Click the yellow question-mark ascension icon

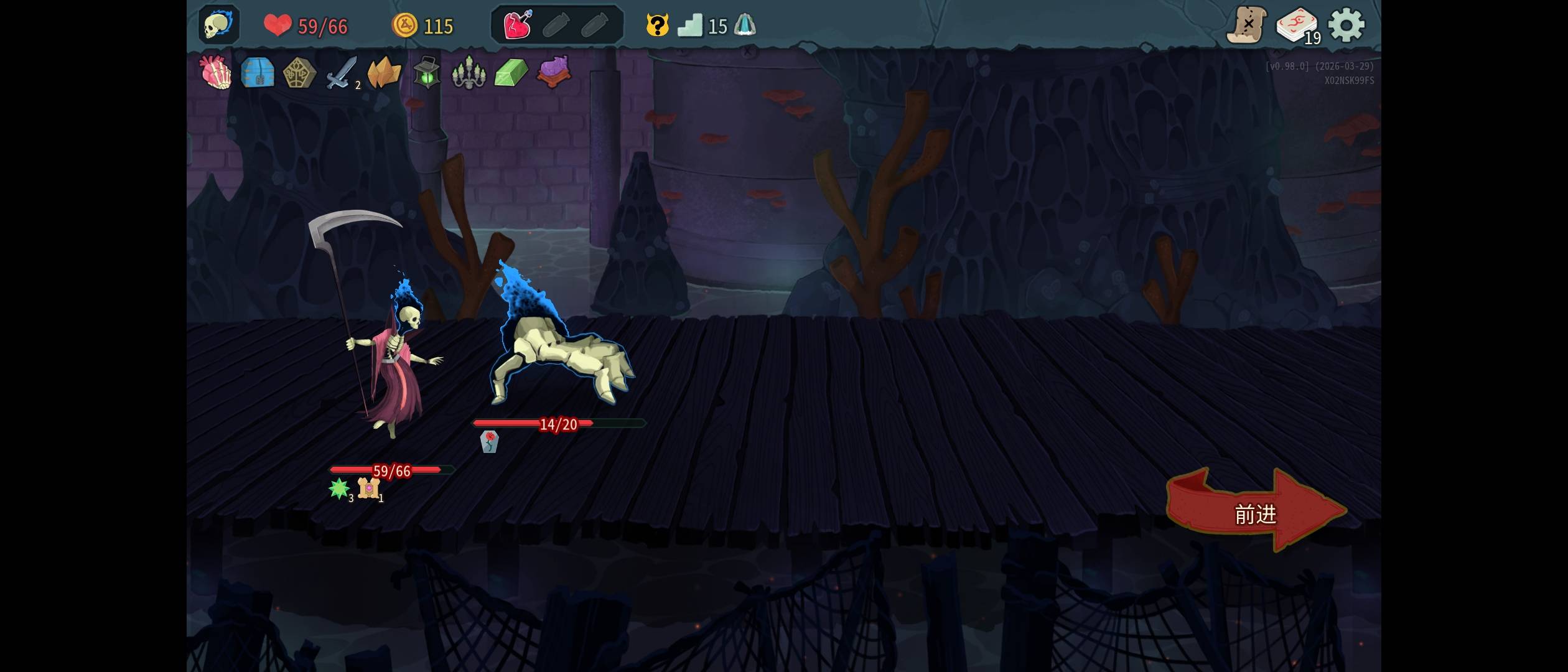click(657, 26)
